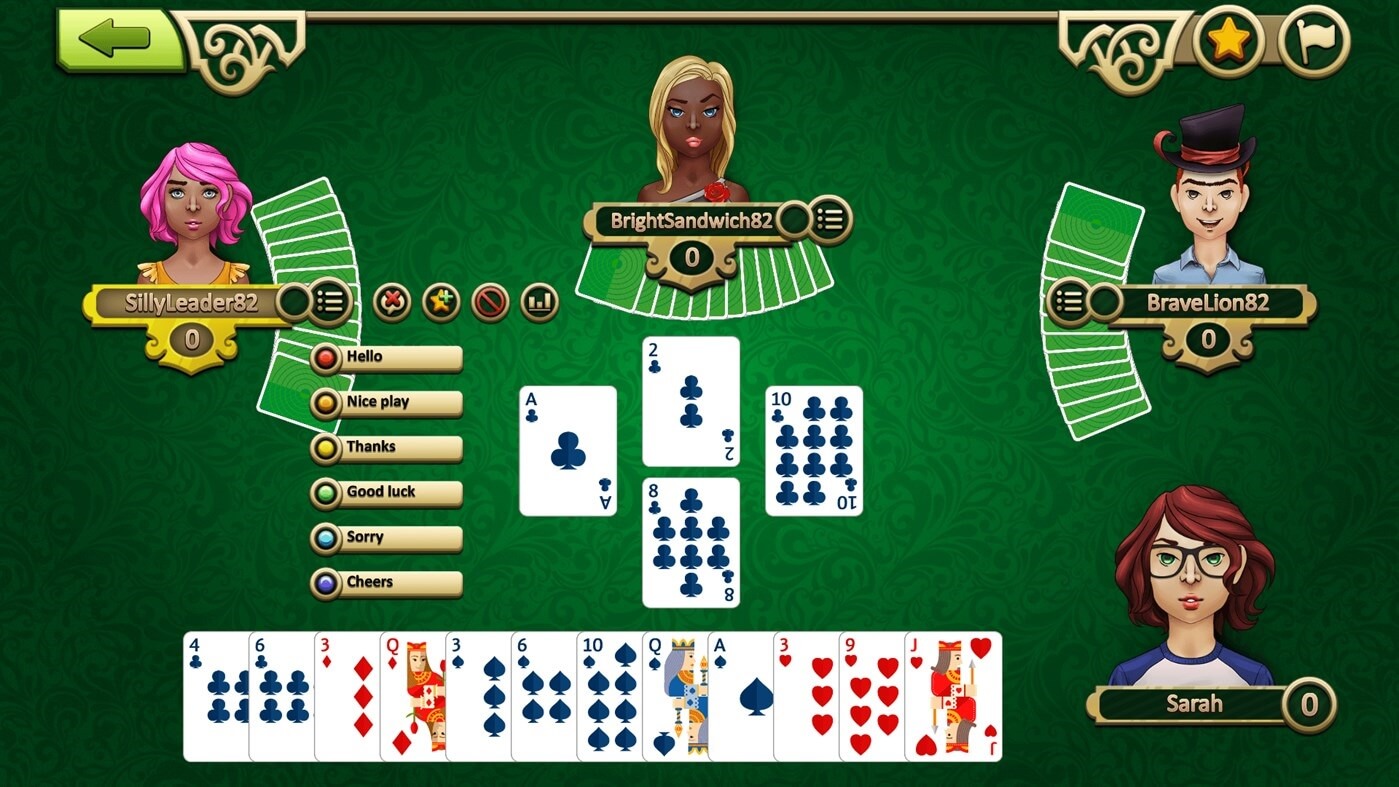Block SillyLeader82 using the red prohibition icon
The height and width of the screenshot is (787, 1399).
click(x=491, y=303)
